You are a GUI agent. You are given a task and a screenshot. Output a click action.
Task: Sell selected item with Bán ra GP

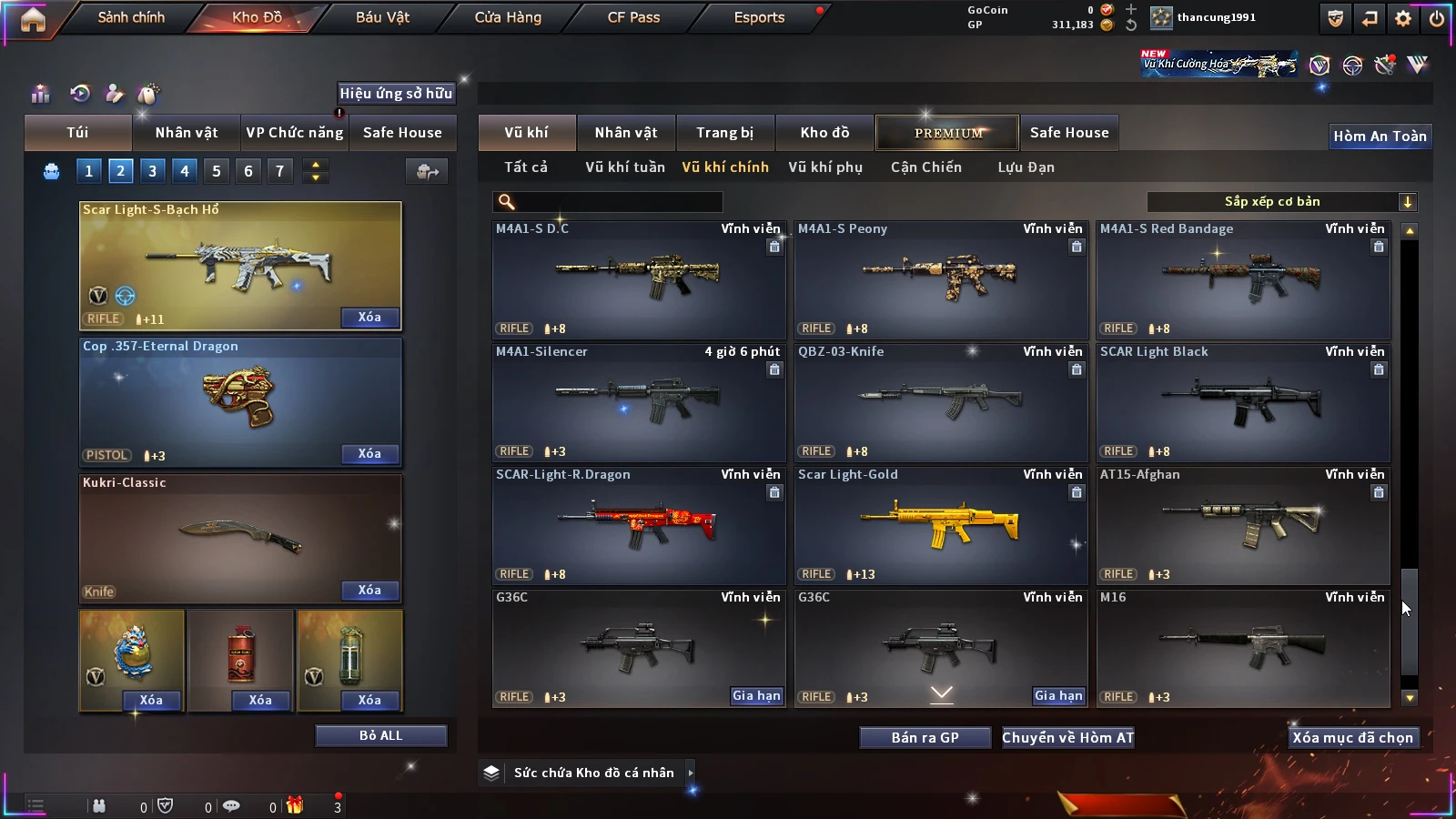[925, 738]
